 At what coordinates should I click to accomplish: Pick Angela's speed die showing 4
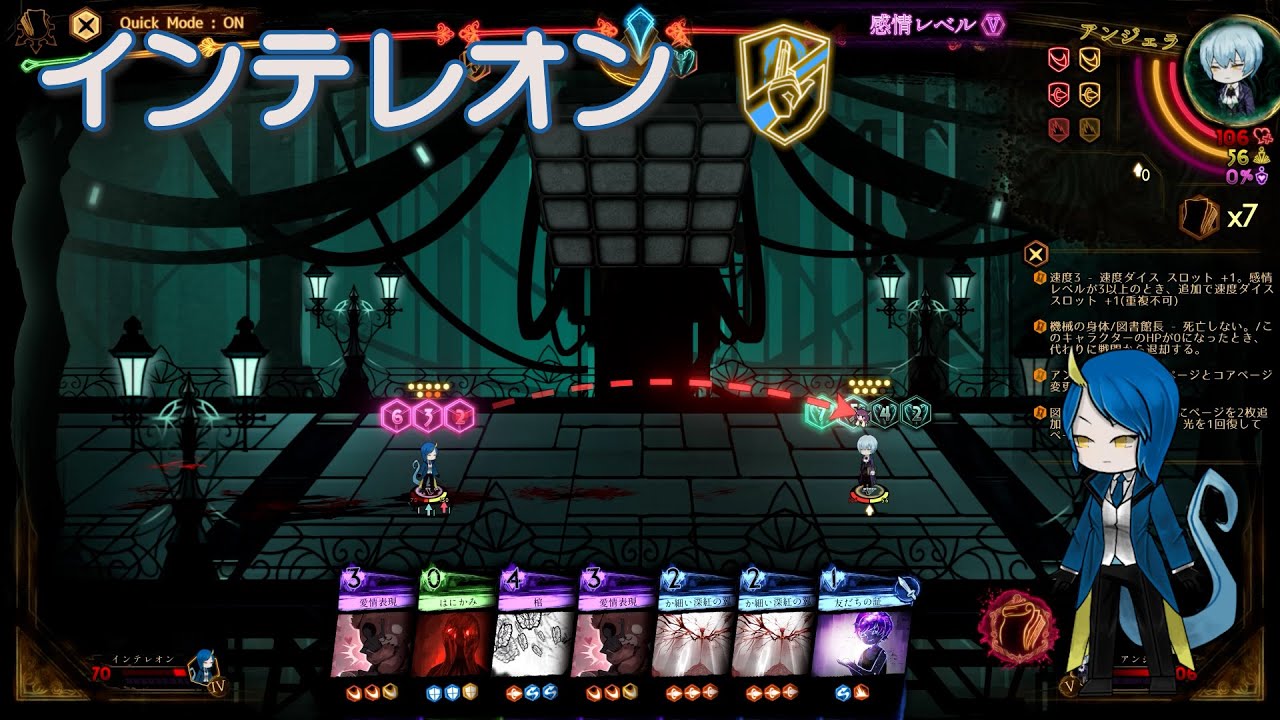tap(884, 412)
